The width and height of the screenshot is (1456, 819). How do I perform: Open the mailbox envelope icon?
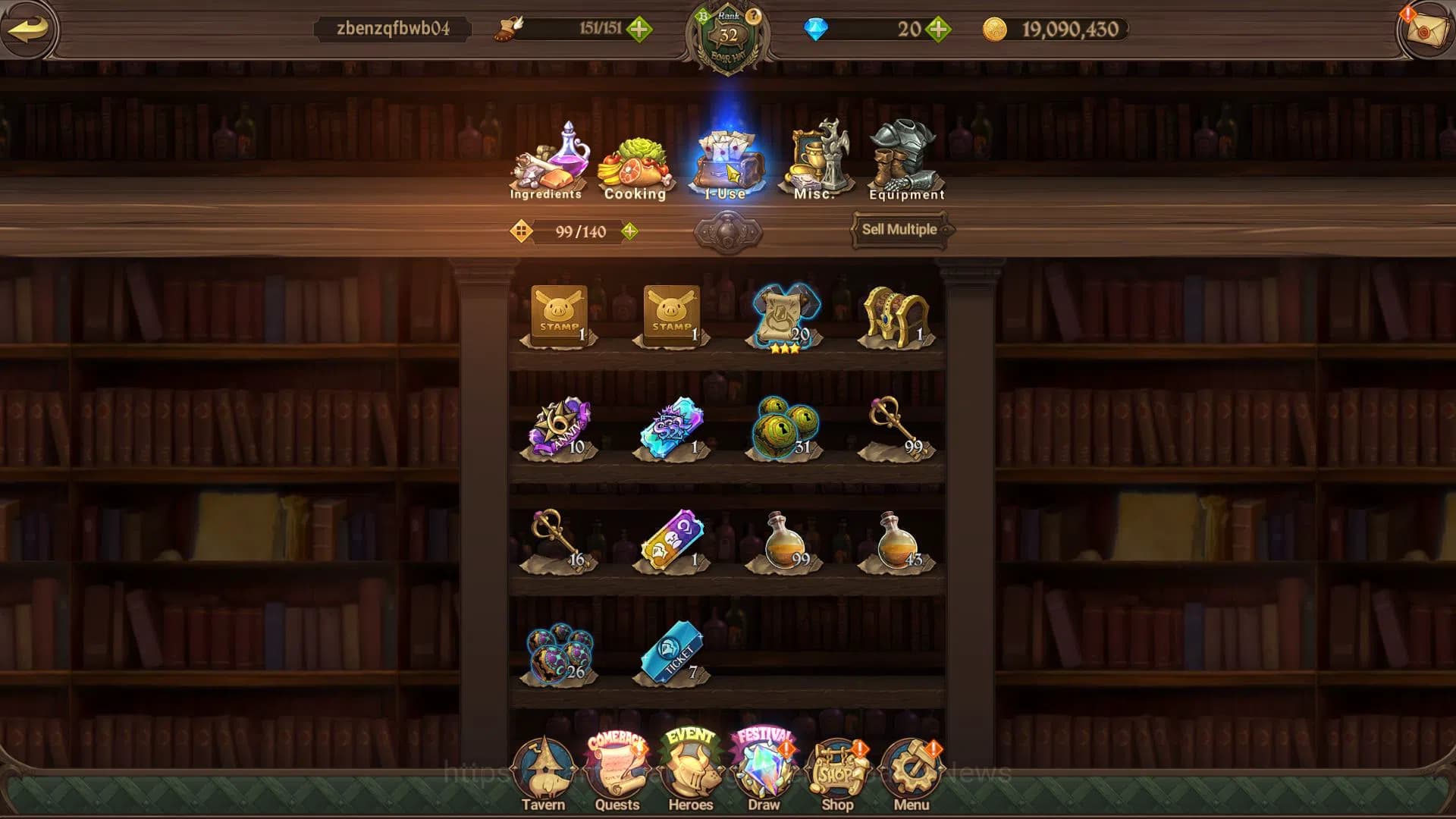(x=1425, y=30)
